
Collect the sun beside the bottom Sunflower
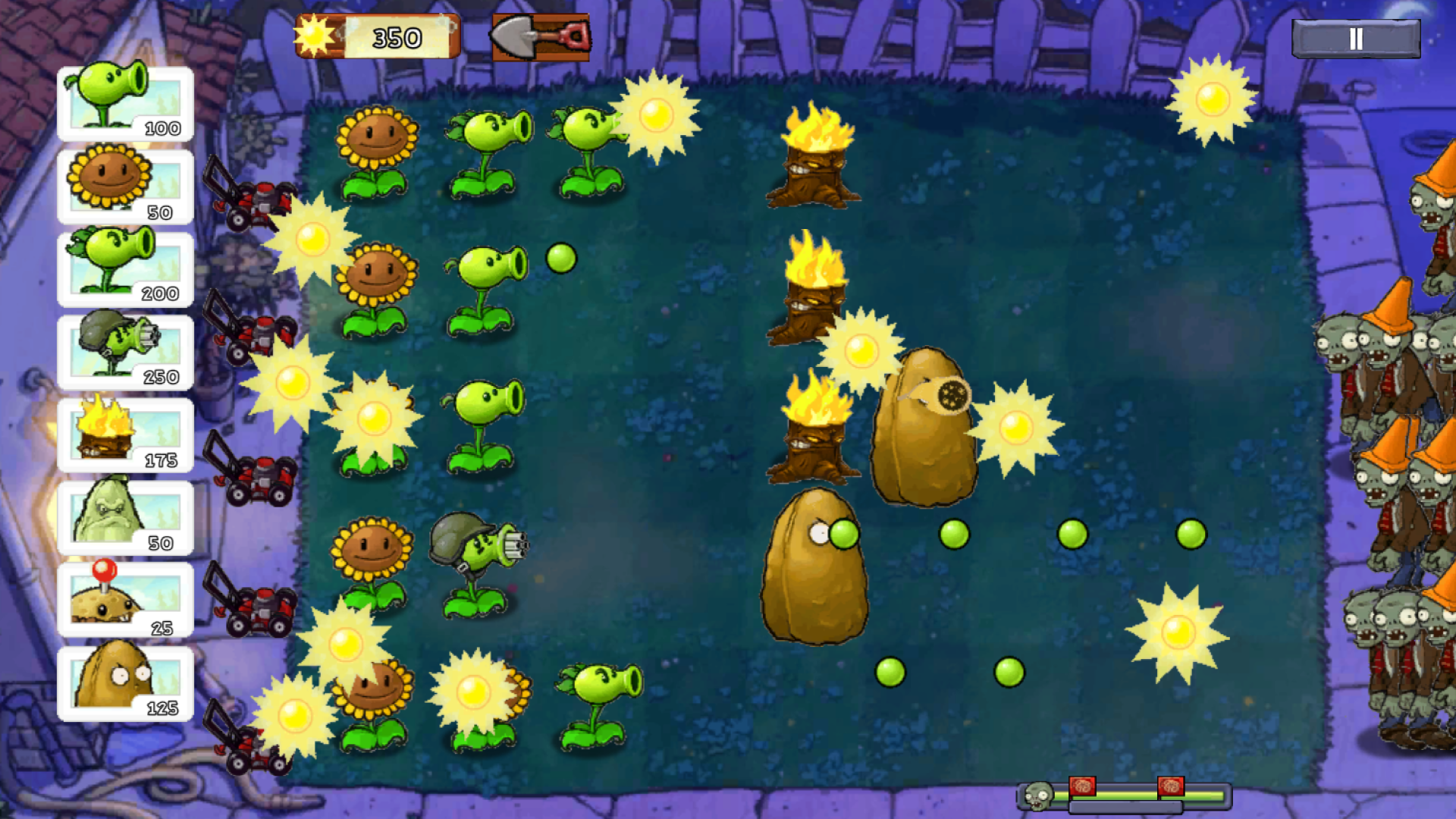[x=469, y=690]
